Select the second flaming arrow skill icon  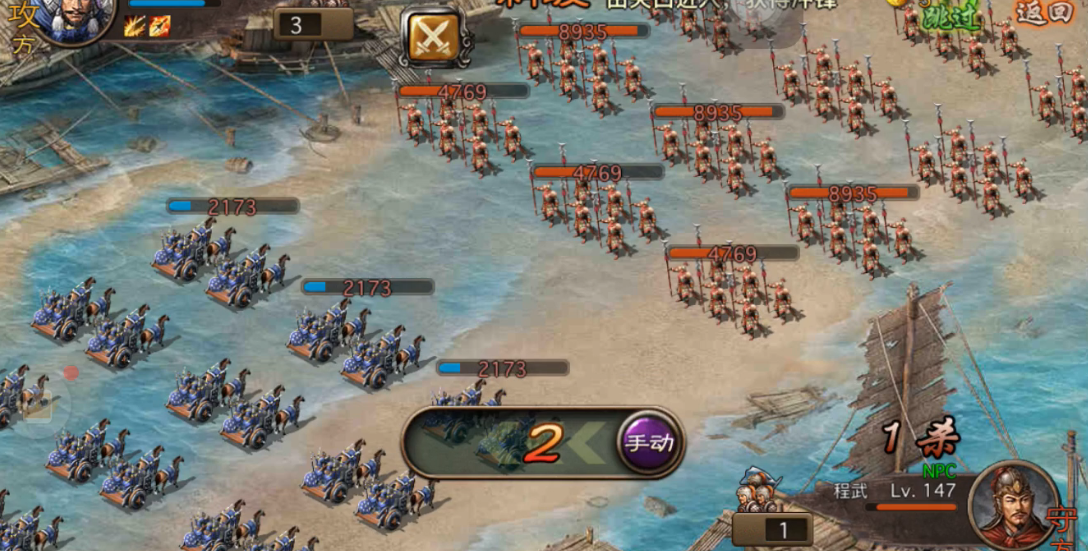coord(159,26)
